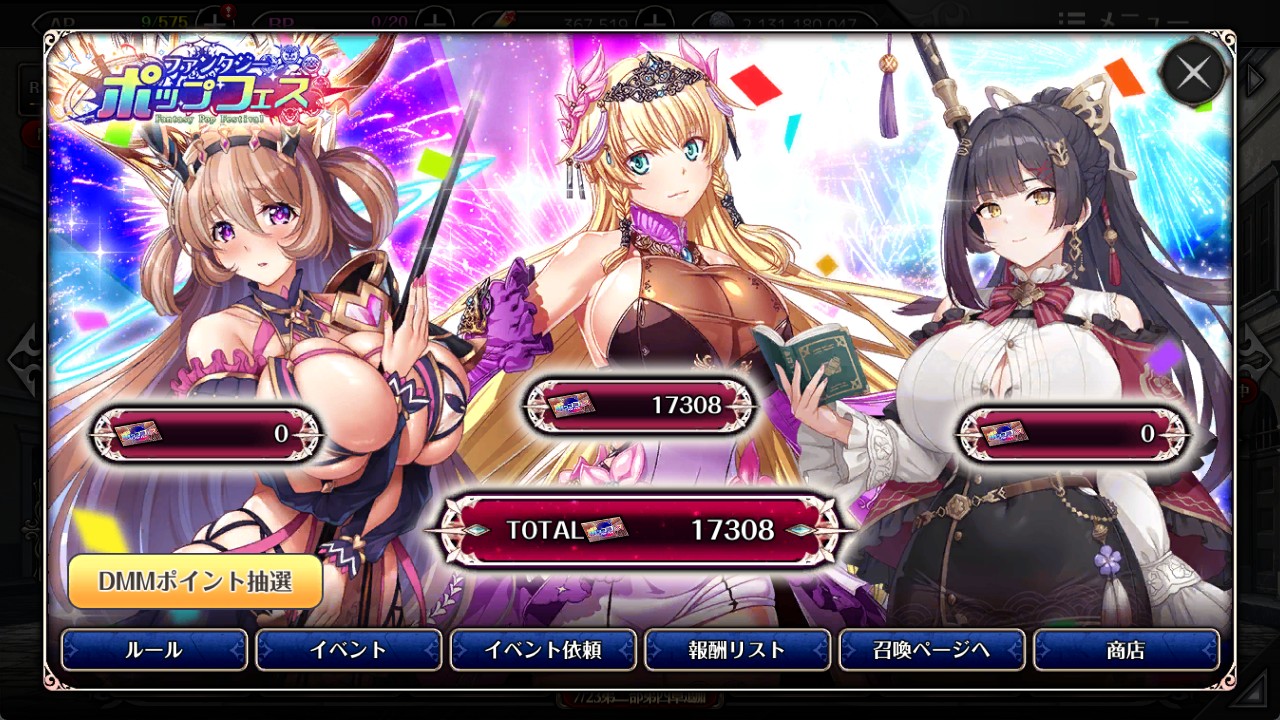The height and width of the screenshot is (720, 1280).
Task: View the 報酬リスト reward list
Action: [x=737, y=650]
